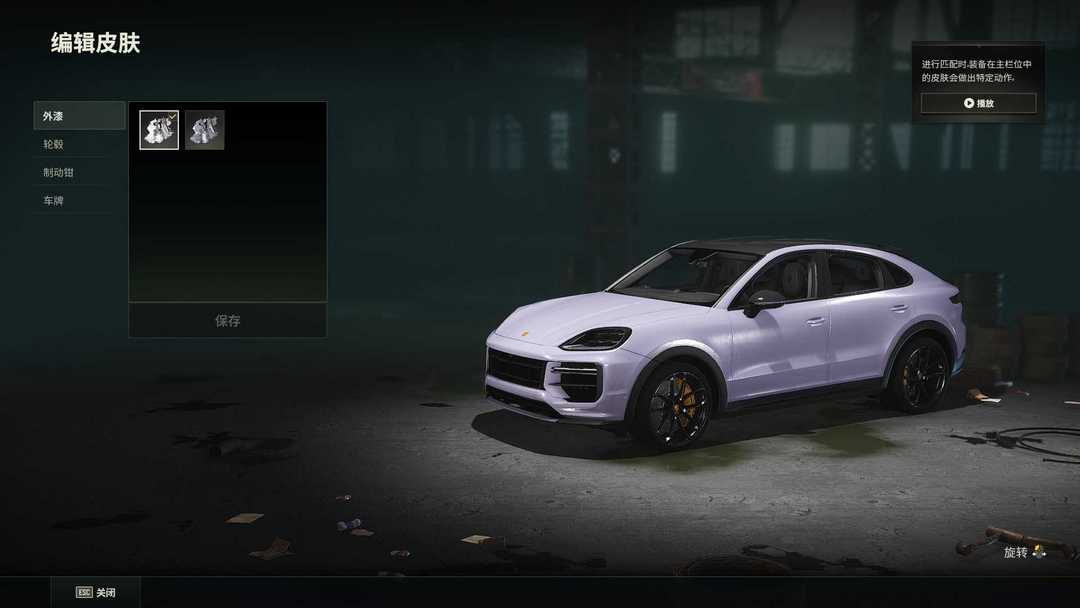
Task: Switch to the 车牌 license plate tab
Action: pyautogui.click(x=79, y=200)
